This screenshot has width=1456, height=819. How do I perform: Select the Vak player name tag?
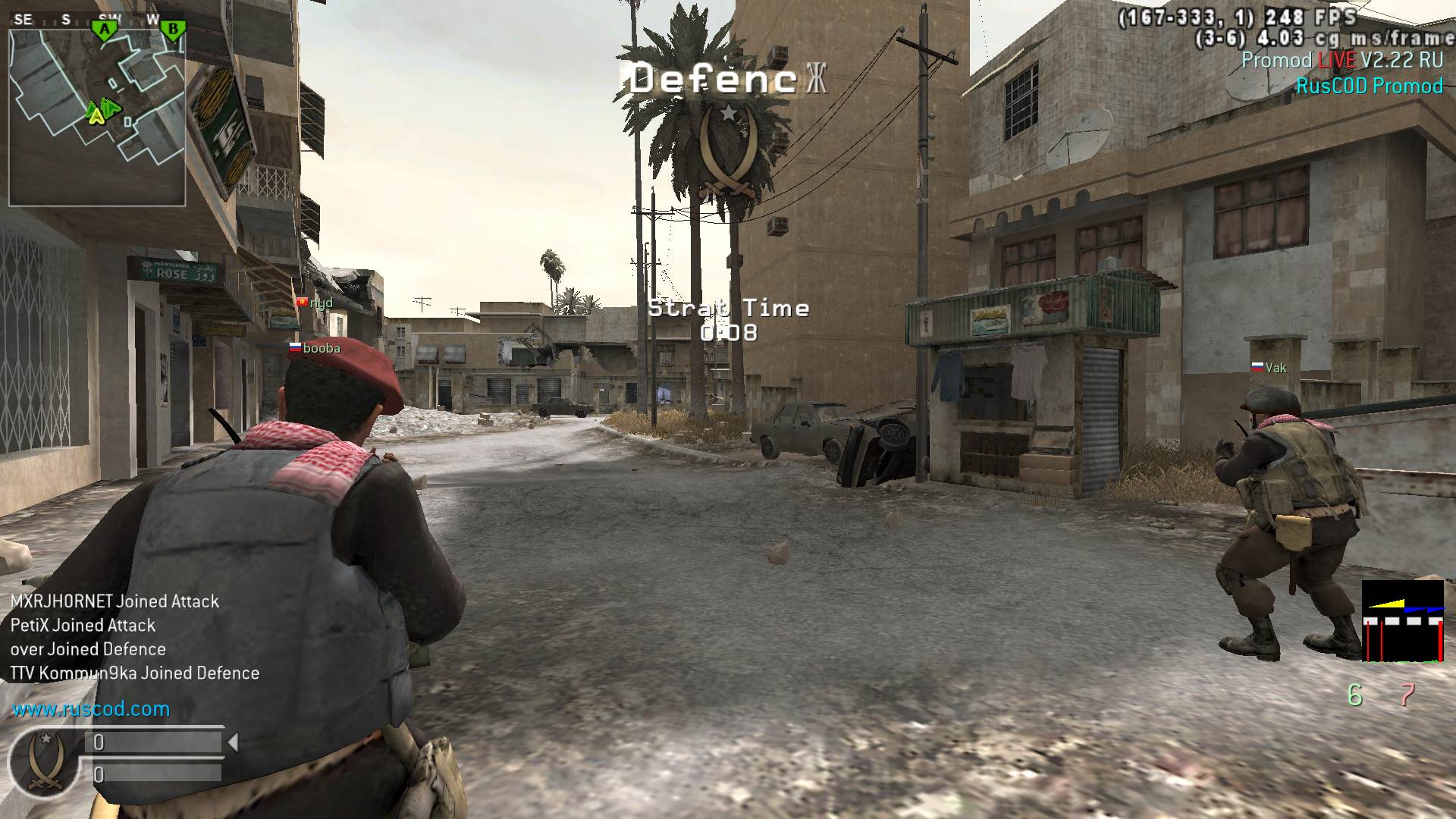(1269, 368)
